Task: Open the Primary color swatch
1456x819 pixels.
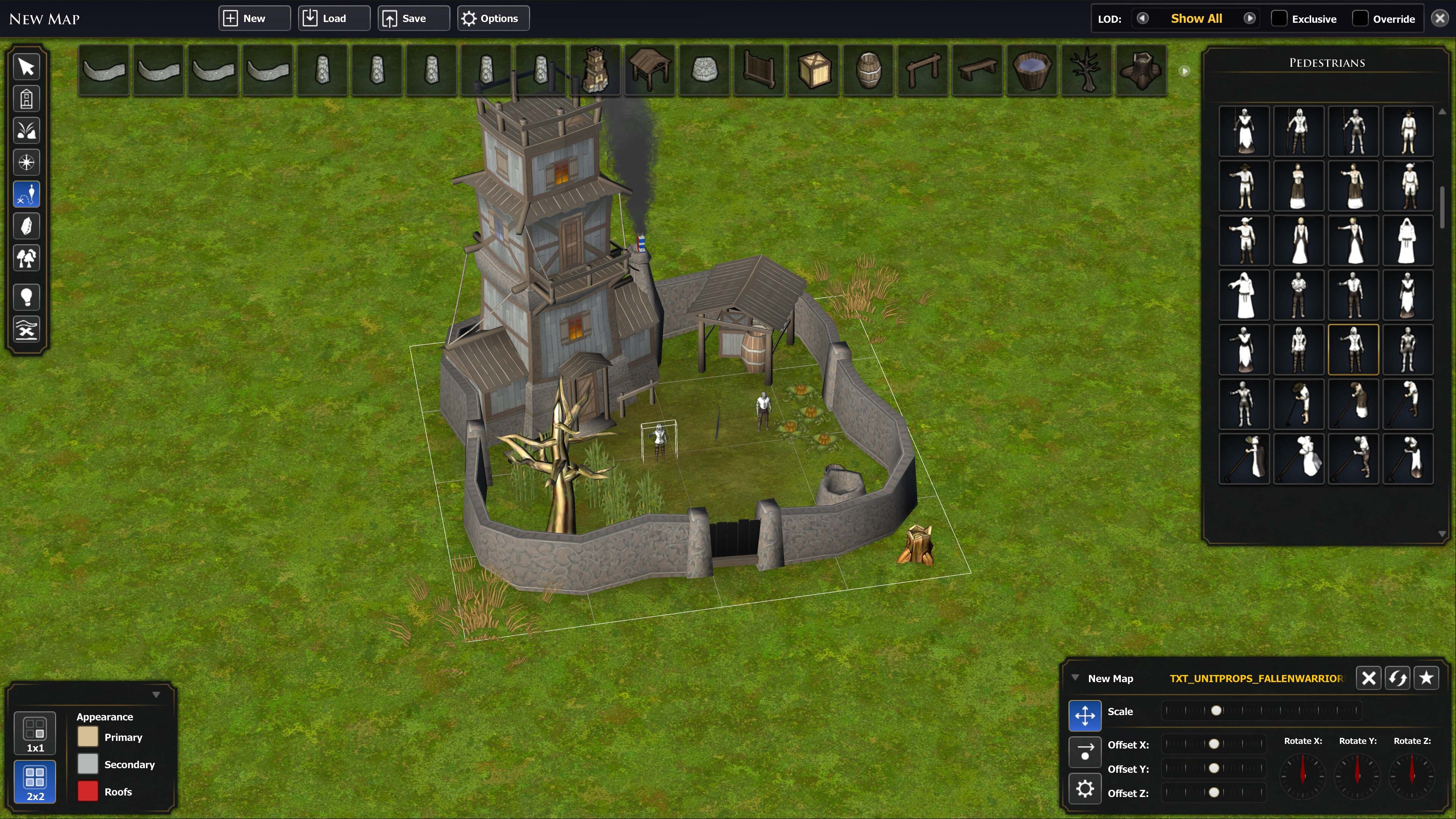Action: pos(88,737)
